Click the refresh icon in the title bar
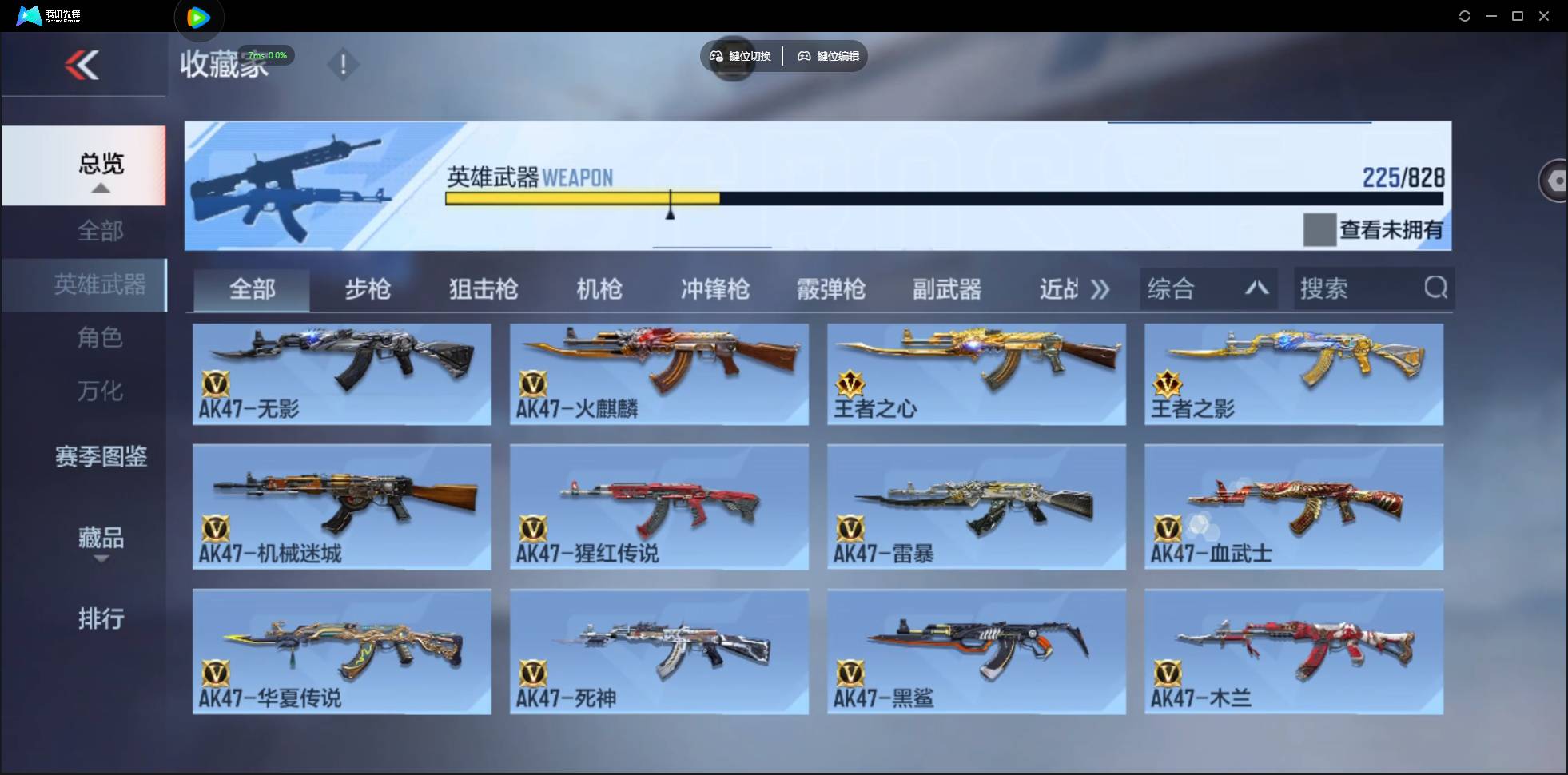This screenshot has height=775, width=1568. point(1466,15)
